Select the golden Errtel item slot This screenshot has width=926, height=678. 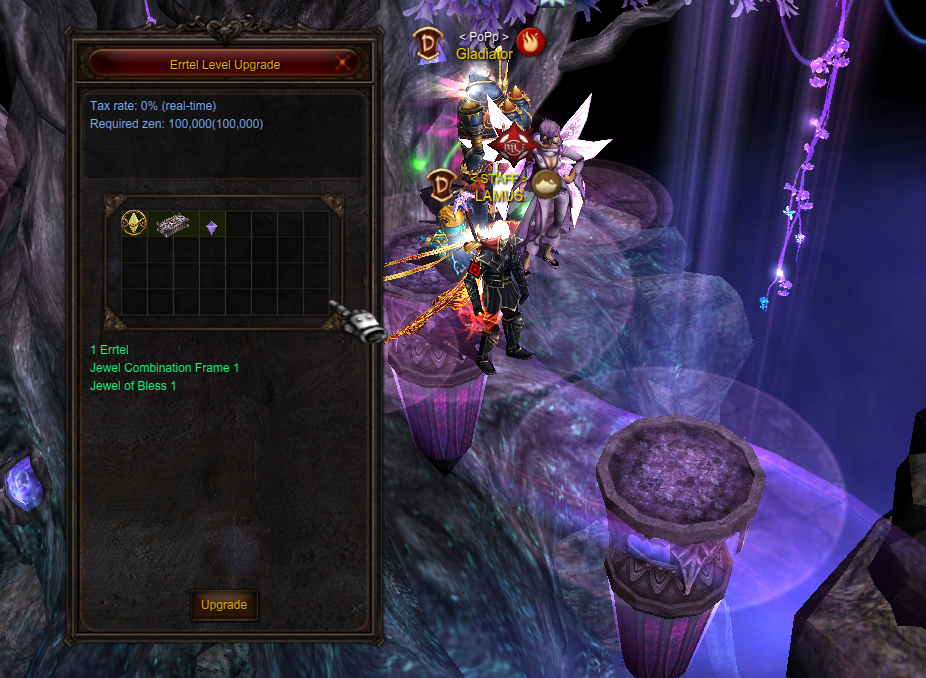click(134, 223)
